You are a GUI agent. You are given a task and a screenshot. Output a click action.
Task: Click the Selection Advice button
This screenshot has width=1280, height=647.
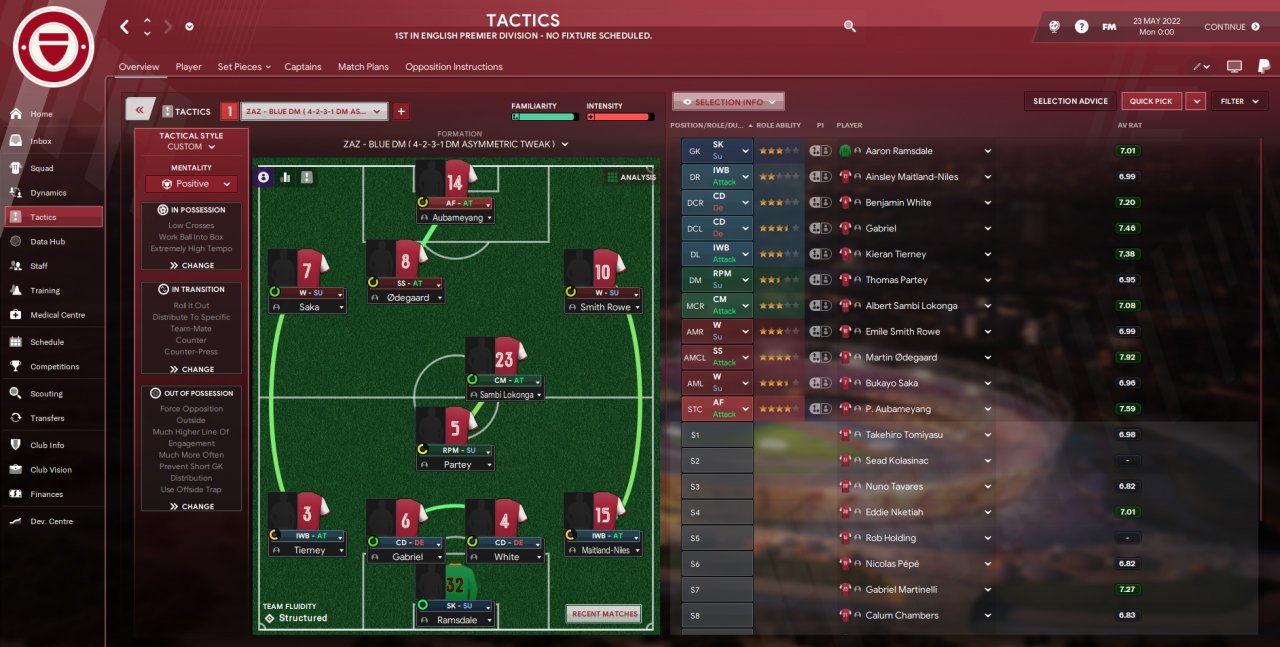coord(1070,101)
